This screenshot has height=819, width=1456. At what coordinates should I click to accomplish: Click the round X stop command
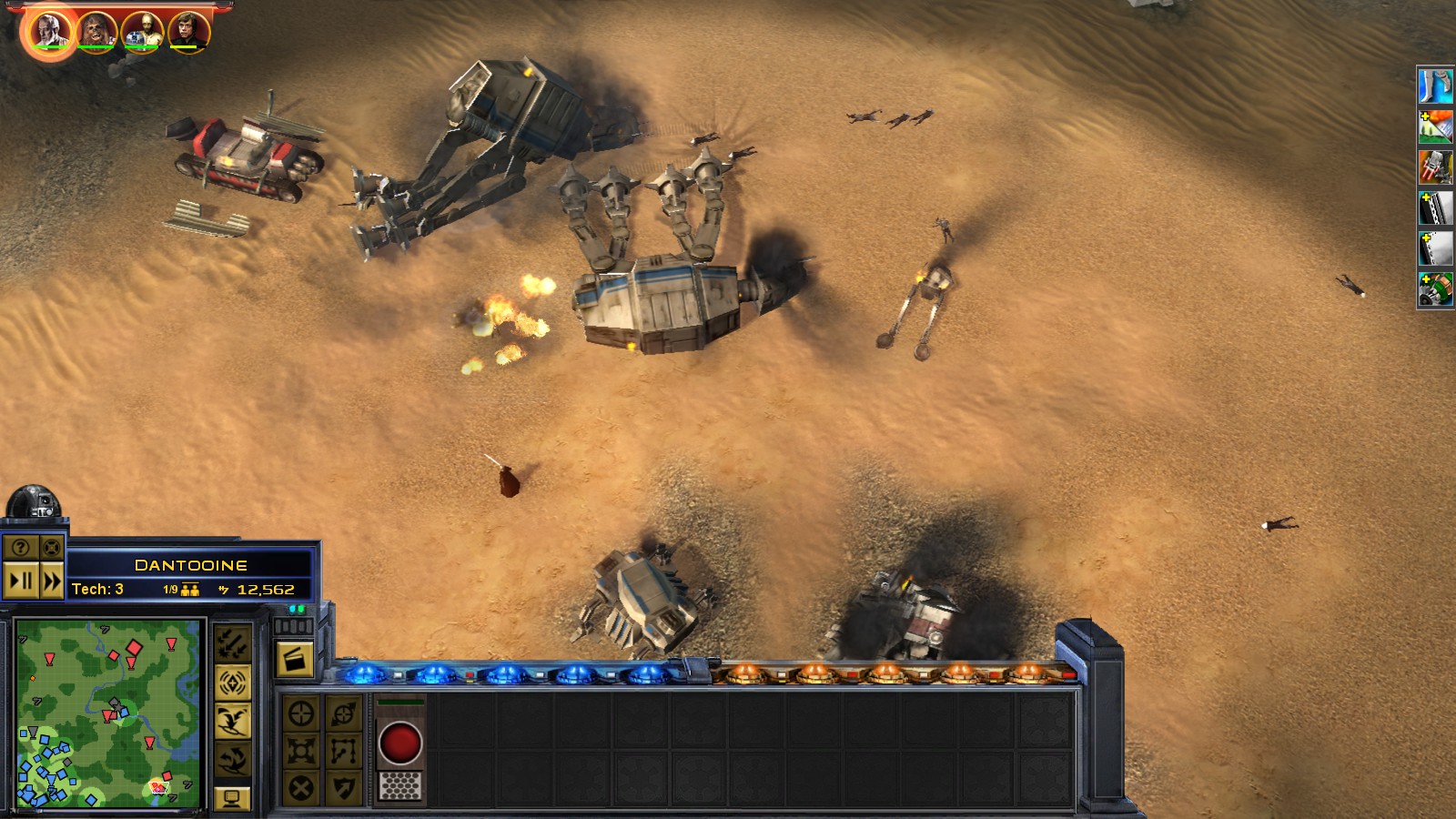pyautogui.click(x=301, y=787)
